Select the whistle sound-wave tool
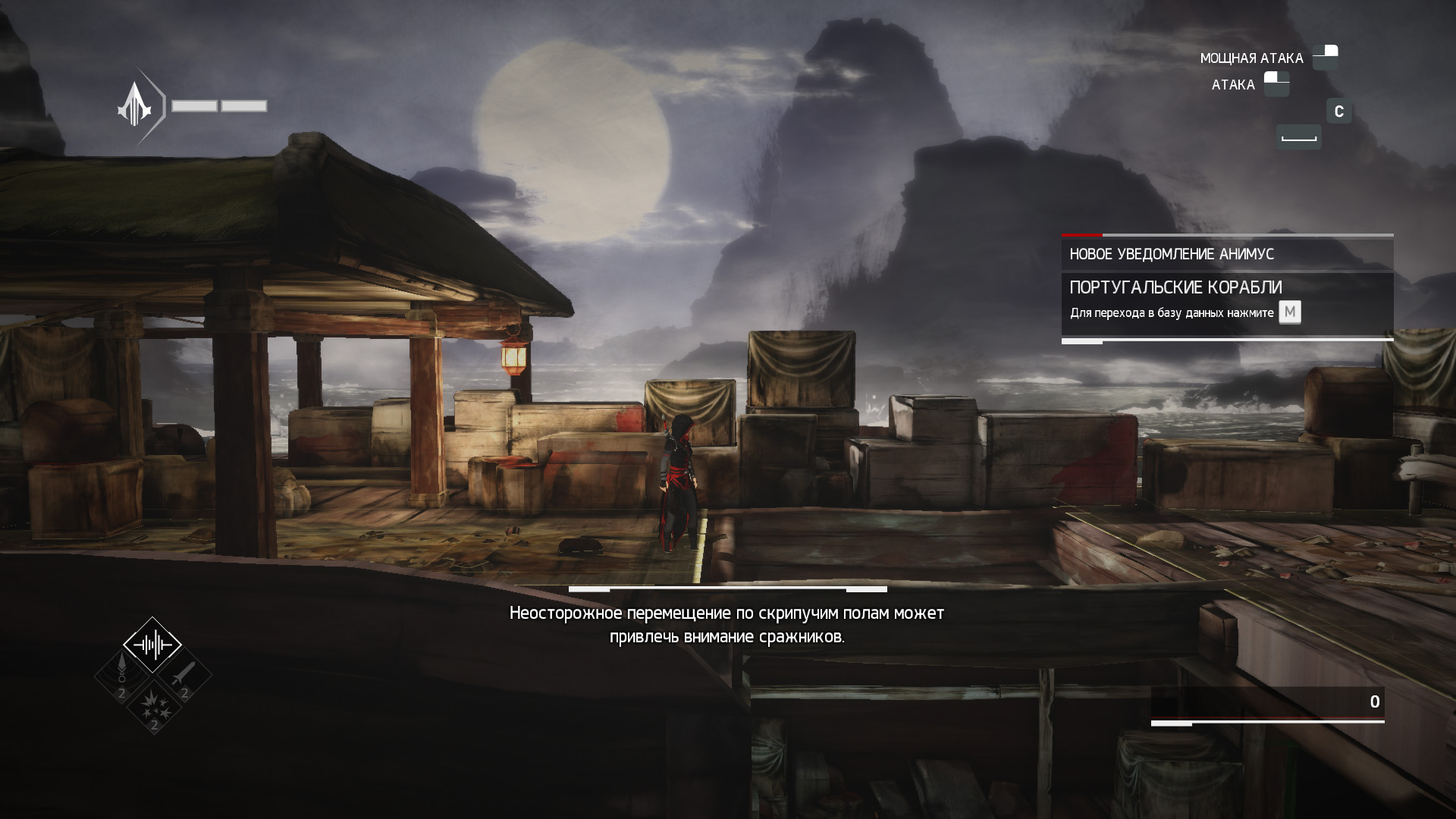The height and width of the screenshot is (819, 1456). coord(152,645)
